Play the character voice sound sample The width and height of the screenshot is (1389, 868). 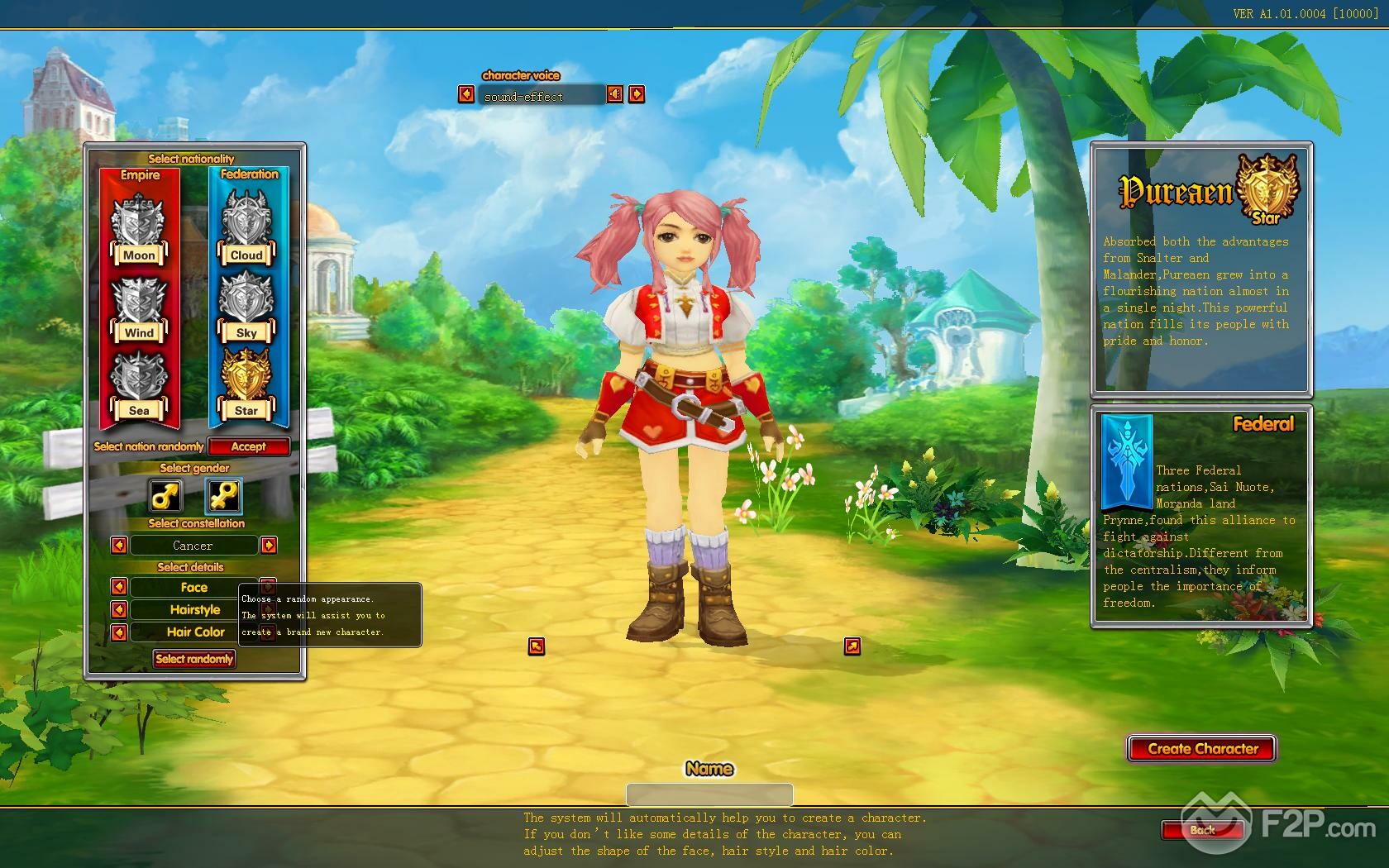click(615, 94)
